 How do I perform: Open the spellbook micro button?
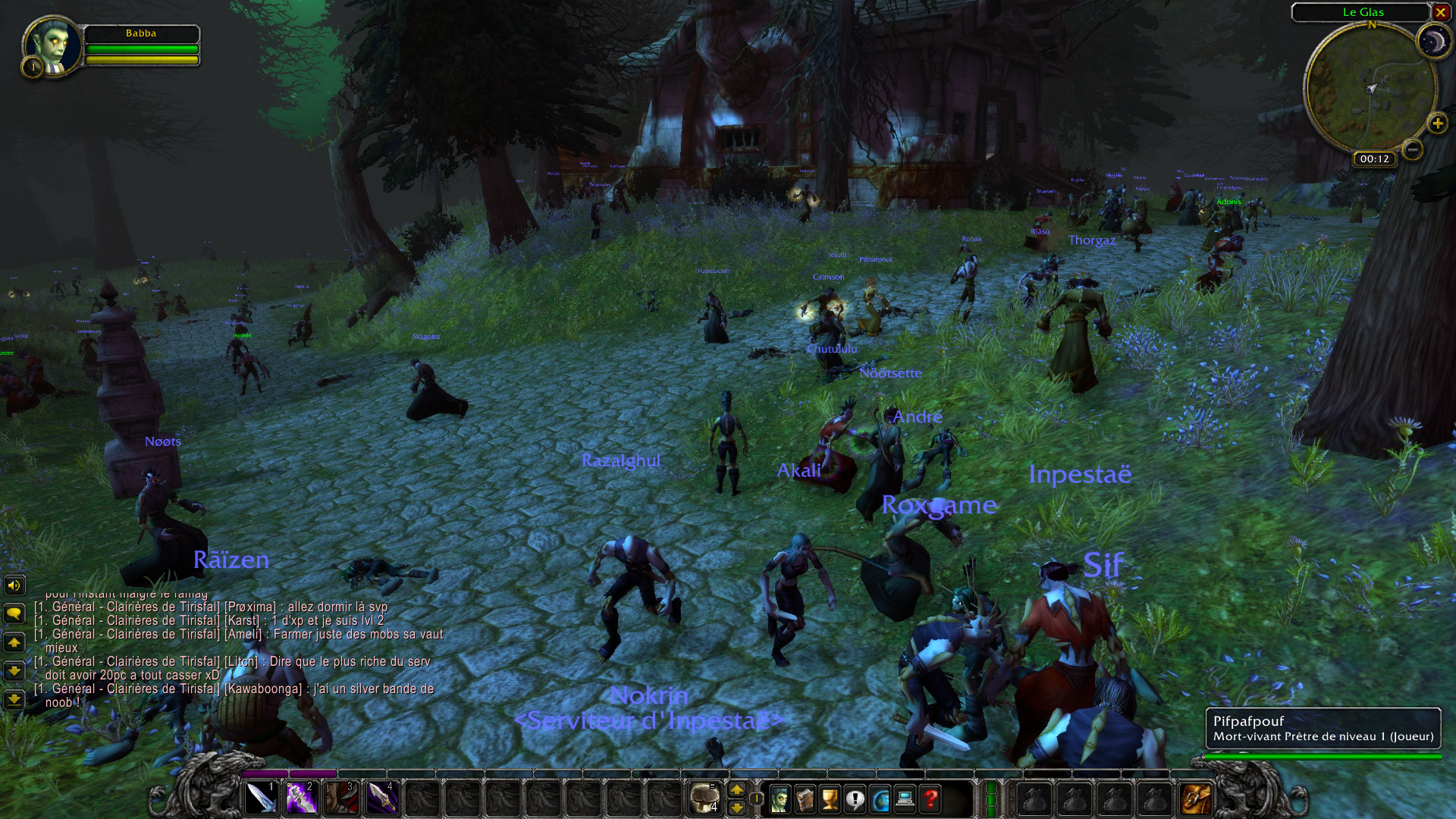click(805, 799)
